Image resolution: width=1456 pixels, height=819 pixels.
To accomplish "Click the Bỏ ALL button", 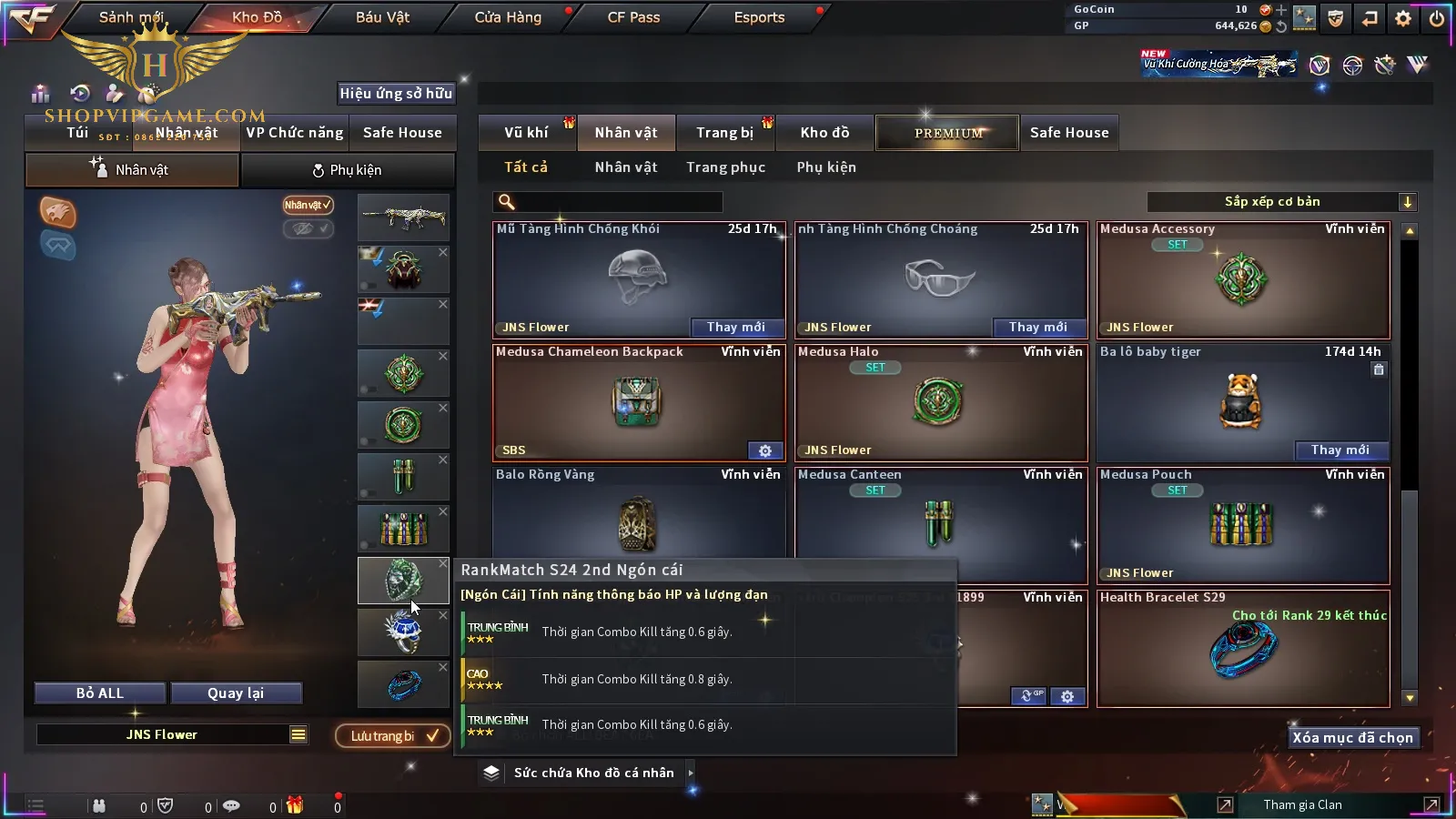I will tap(100, 693).
